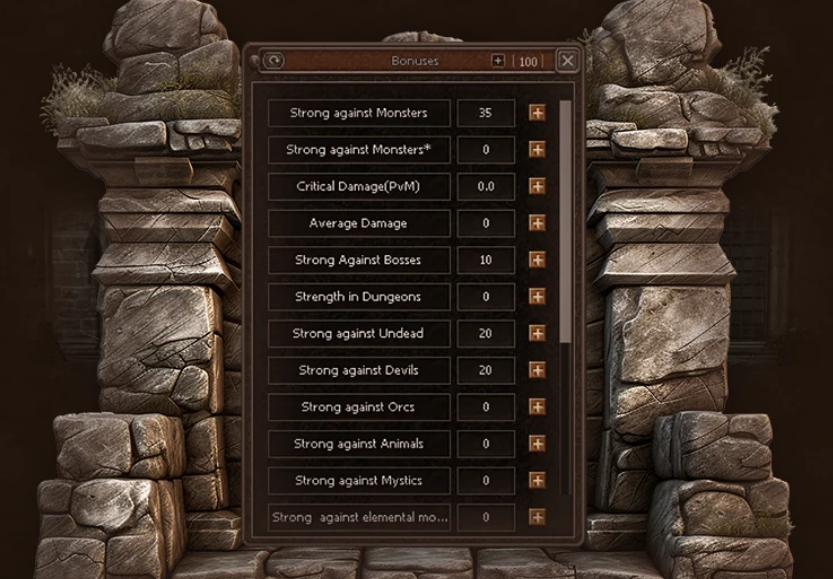Viewport: 833px width, 579px height.
Task: Close the Bonuses window
Action: (568, 61)
